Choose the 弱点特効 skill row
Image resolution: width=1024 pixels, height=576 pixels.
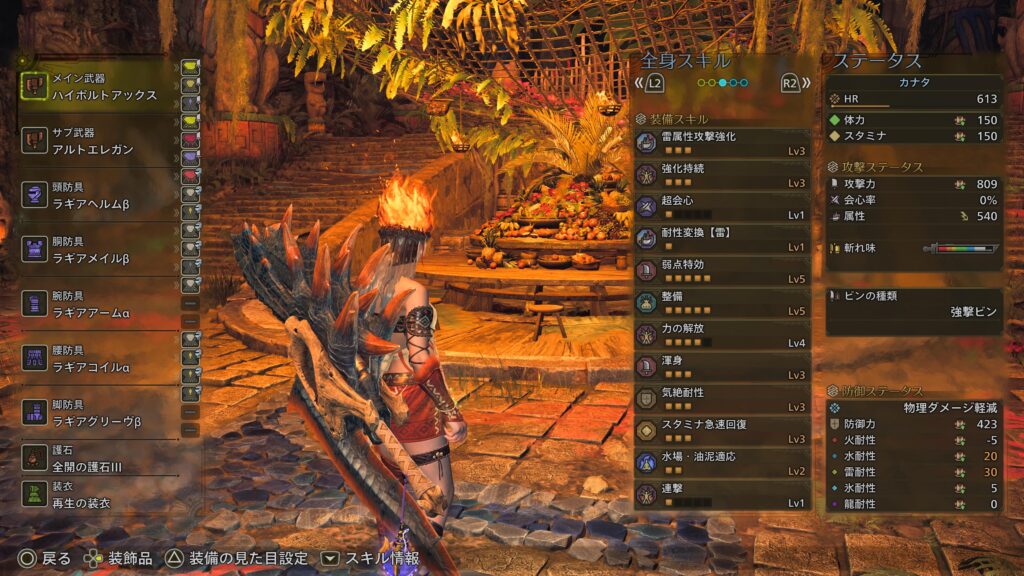coord(722,271)
